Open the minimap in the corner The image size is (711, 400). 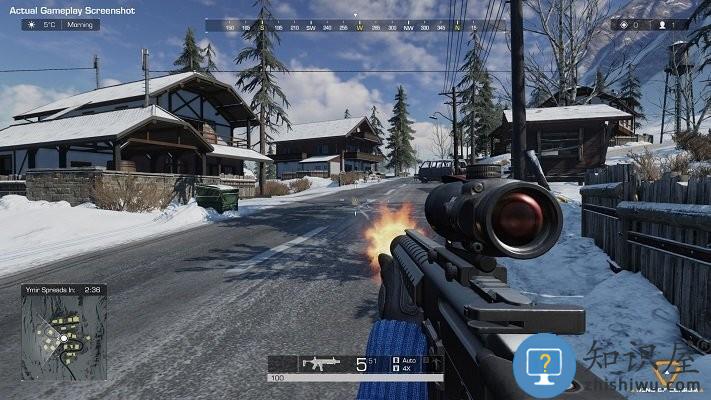tap(64, 337)
